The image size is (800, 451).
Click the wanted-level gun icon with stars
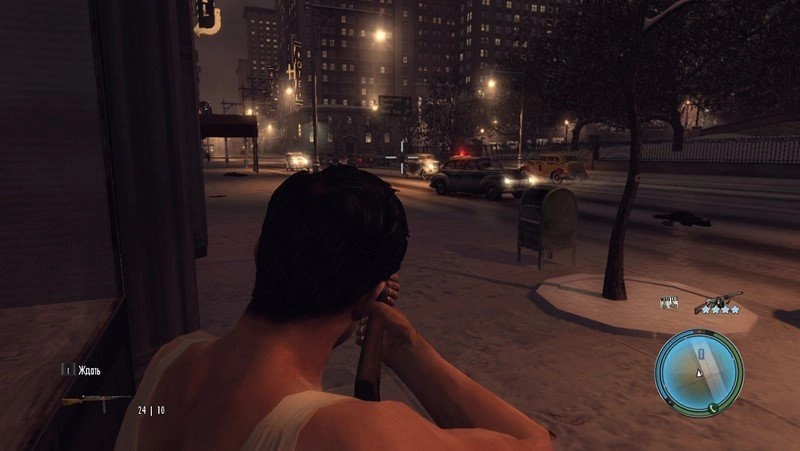(x=718, y=300)
